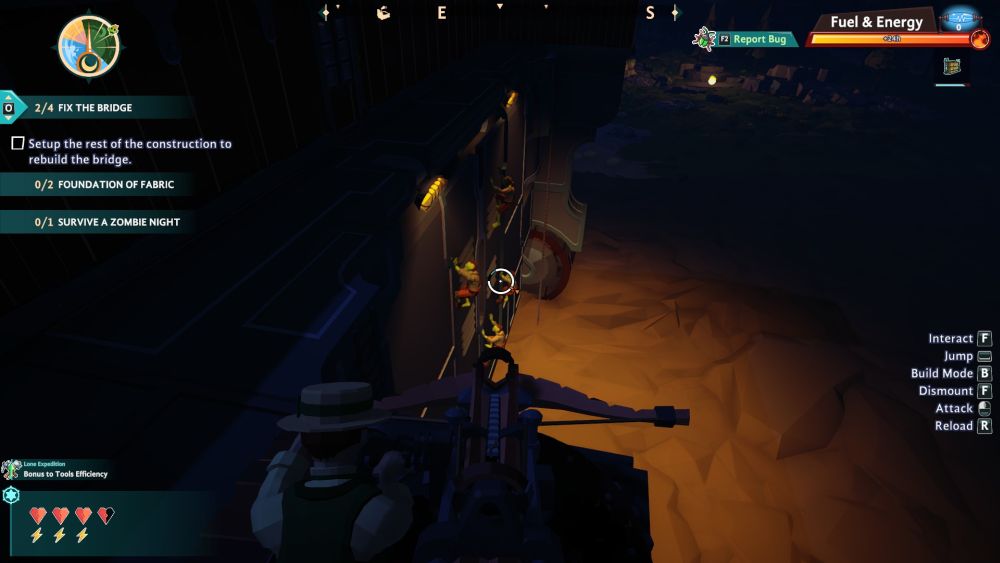Select the building icon below fuel bar
Image resolution: width=1000 pixels, height=563 pixels.
click(x=952, y=67)
